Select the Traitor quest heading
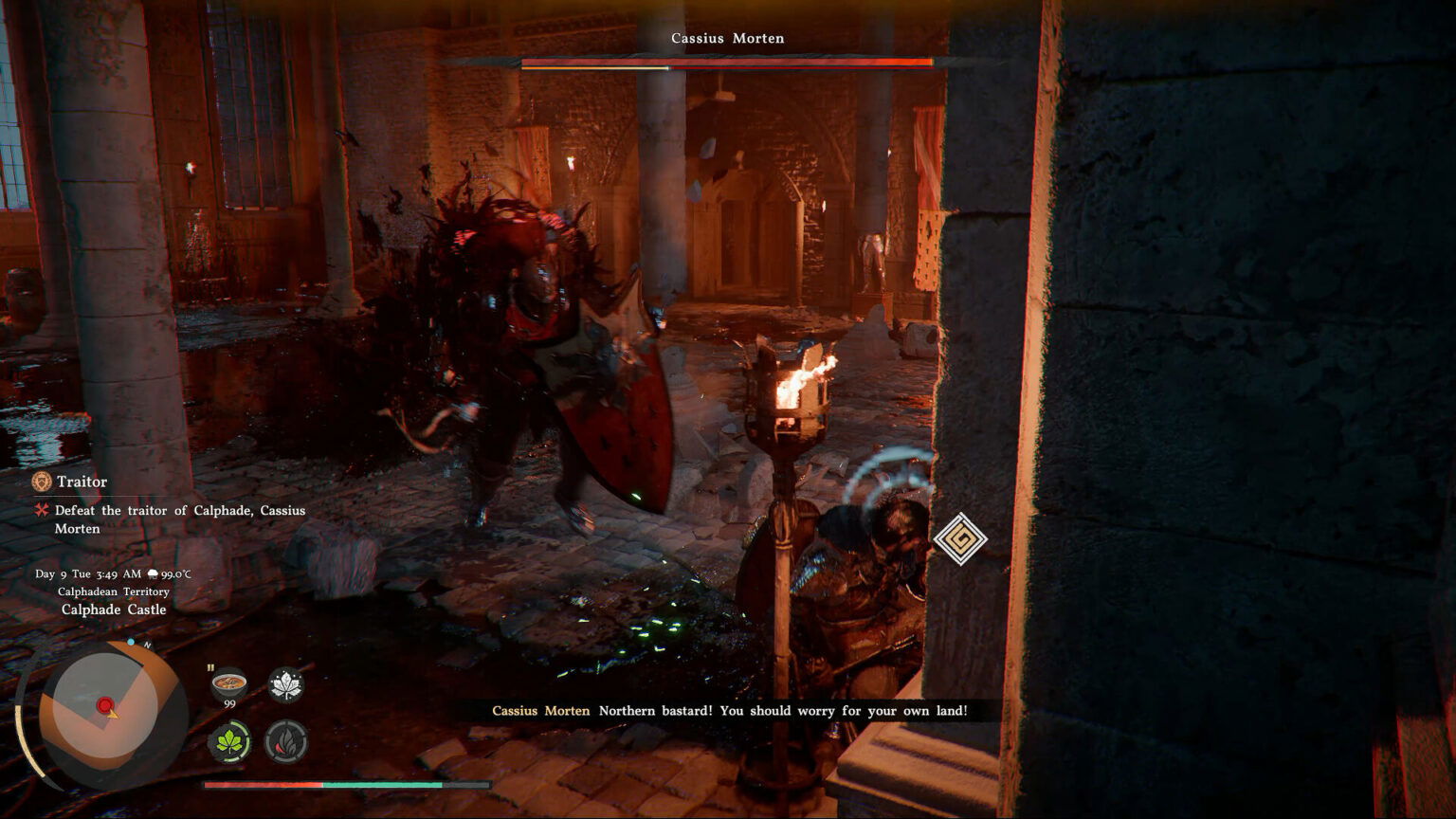 pyautogui.click(x=82, y=482)
